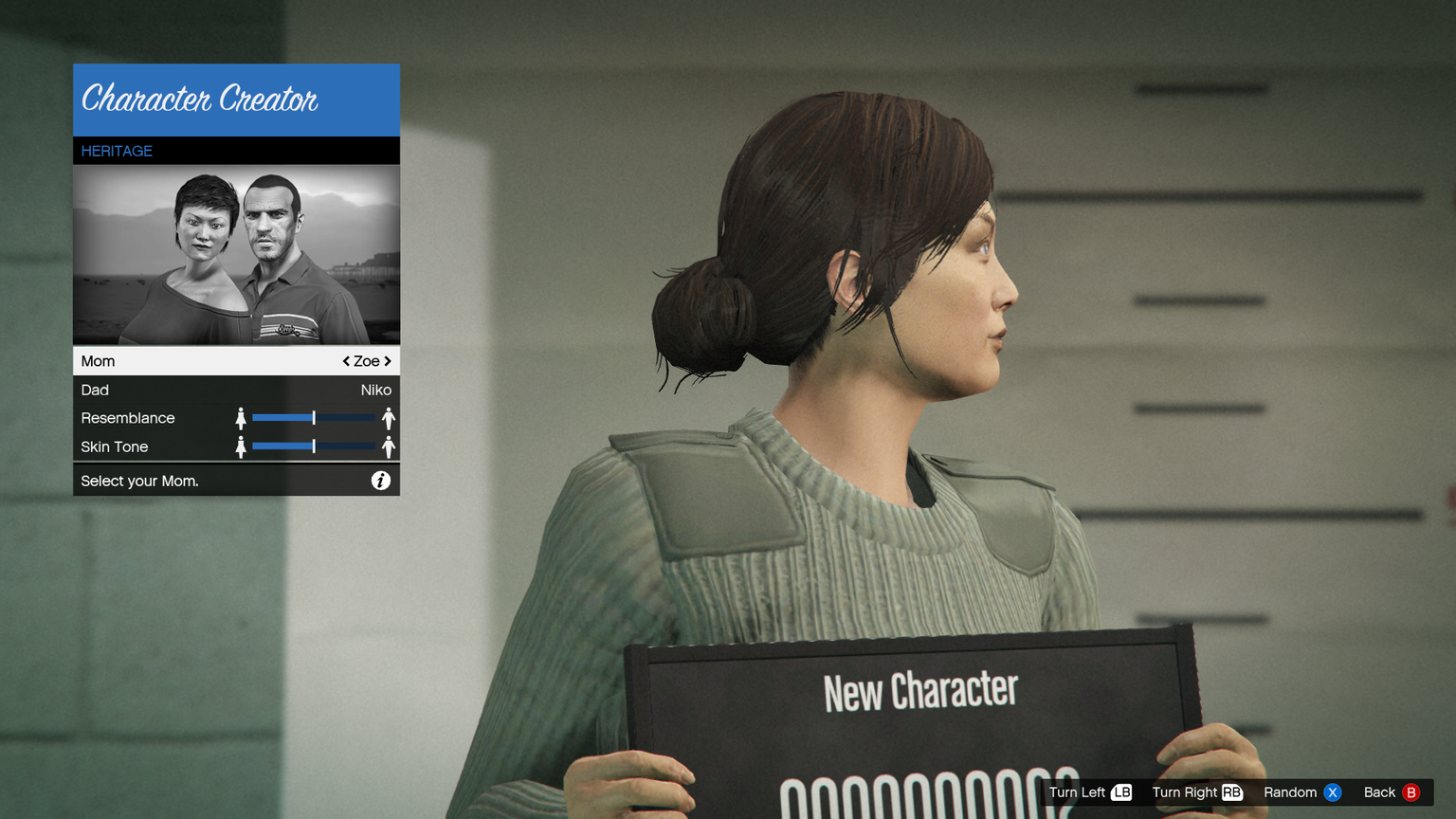
Task: Go Back from the heritage menu
Action: 1391,792
